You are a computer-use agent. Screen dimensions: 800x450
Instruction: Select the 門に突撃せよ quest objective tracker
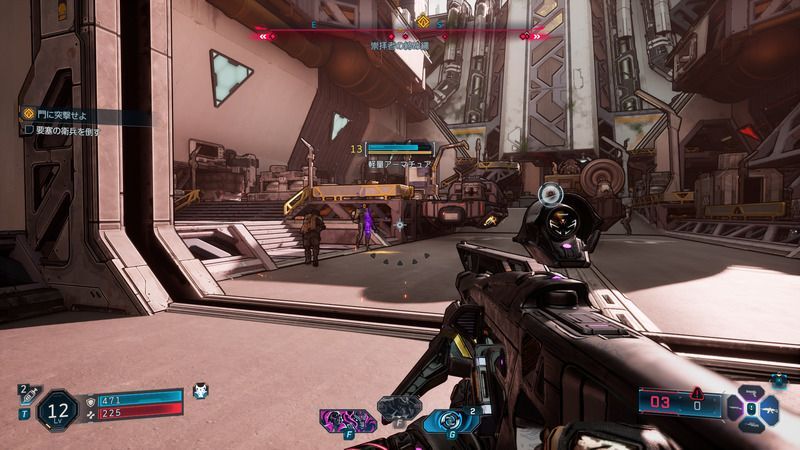tap(62, 116)
